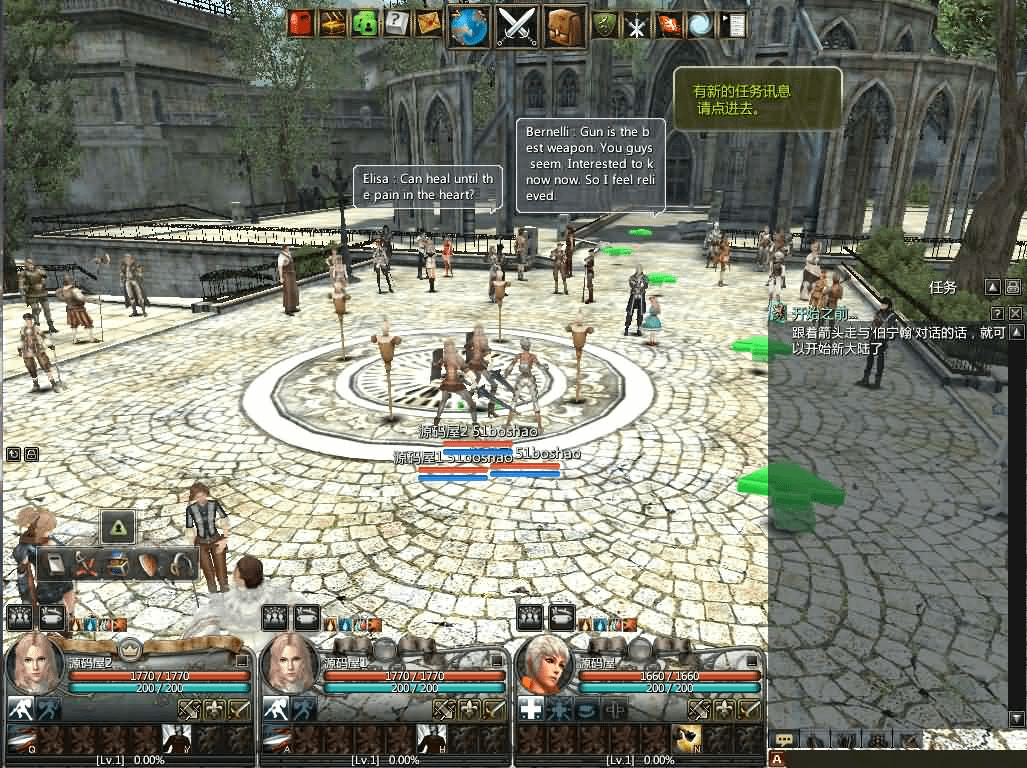Click the chat speech bubble tab
1027x768 pixels.
coord(785,740)
